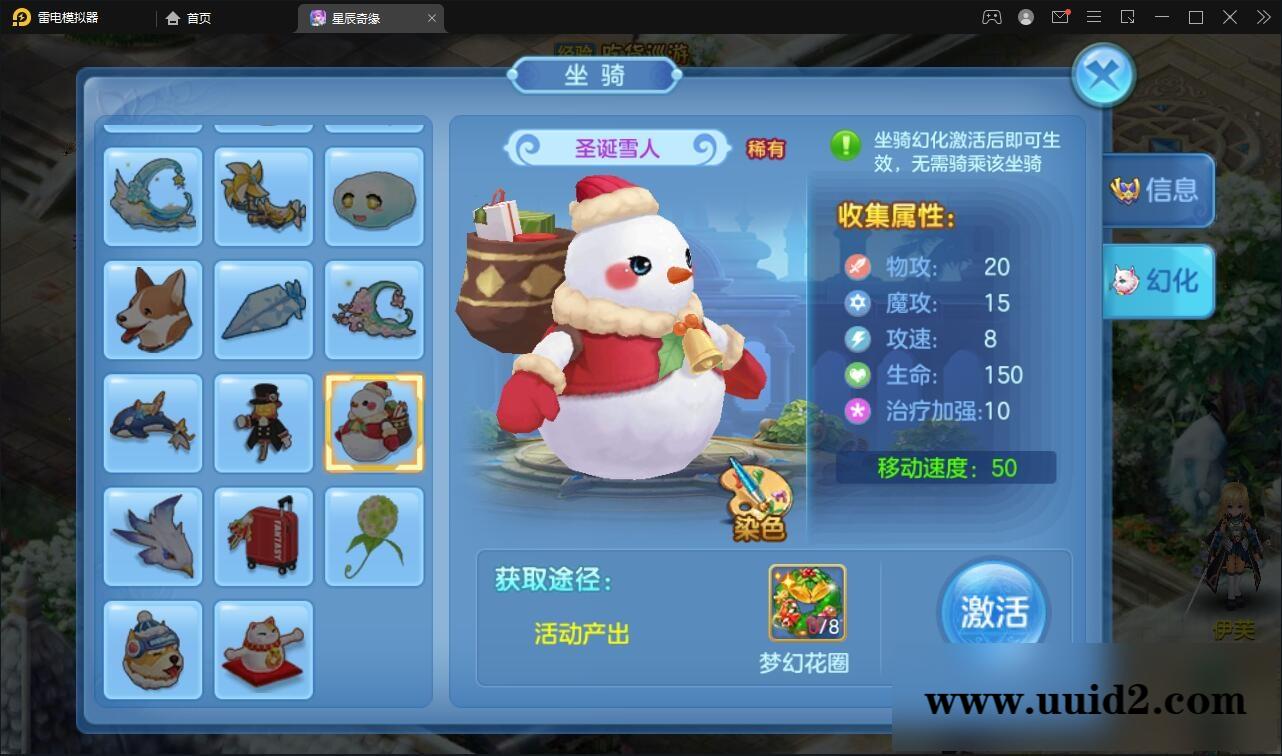The width and height of the screenshot is (1282, 756).
Task: Click the red 物攻 attack attribute icon
Action: coord(856,267)
